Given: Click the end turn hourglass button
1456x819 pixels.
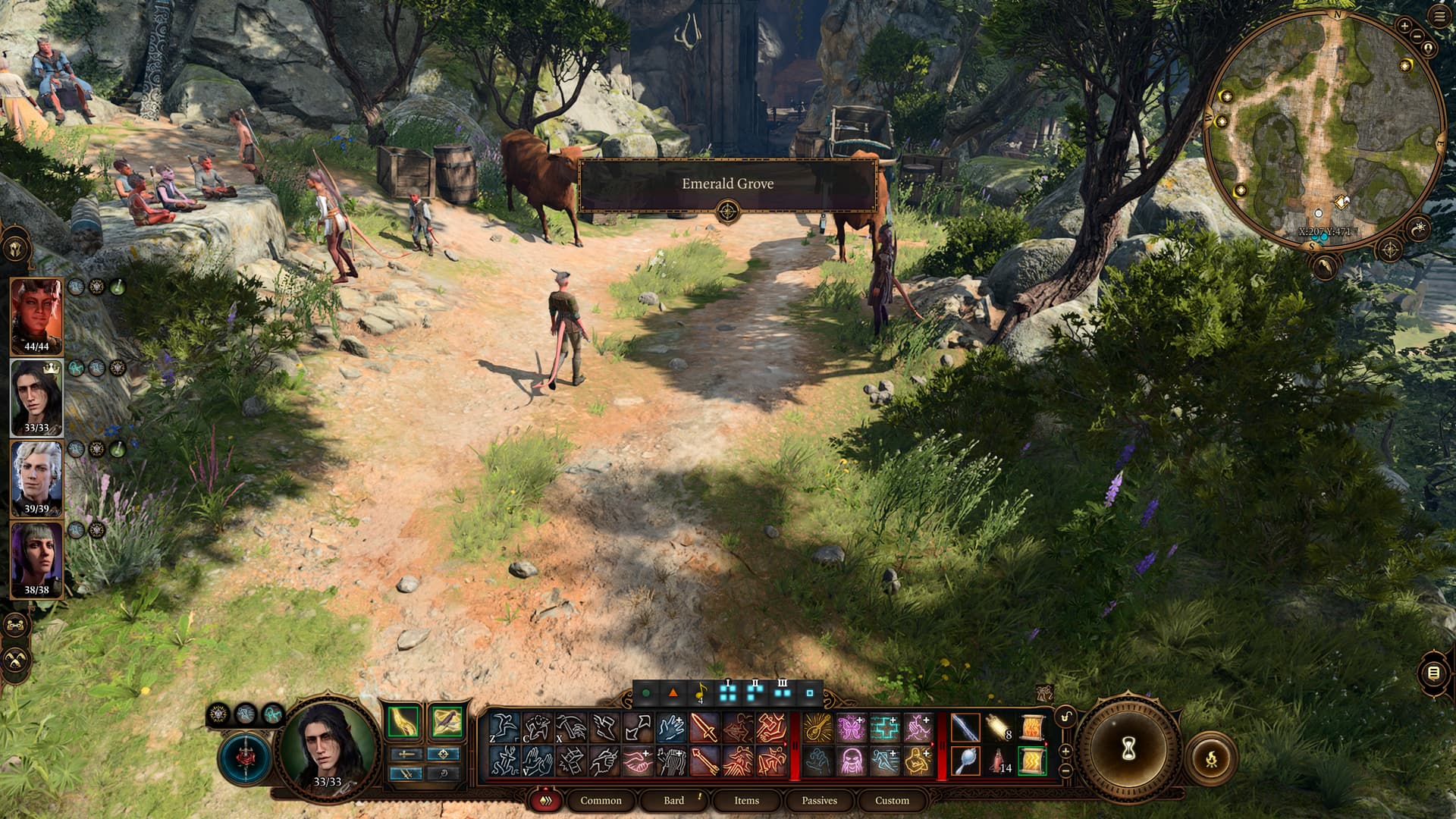Looking at the screenshot, I should [x=1128, y=749].
